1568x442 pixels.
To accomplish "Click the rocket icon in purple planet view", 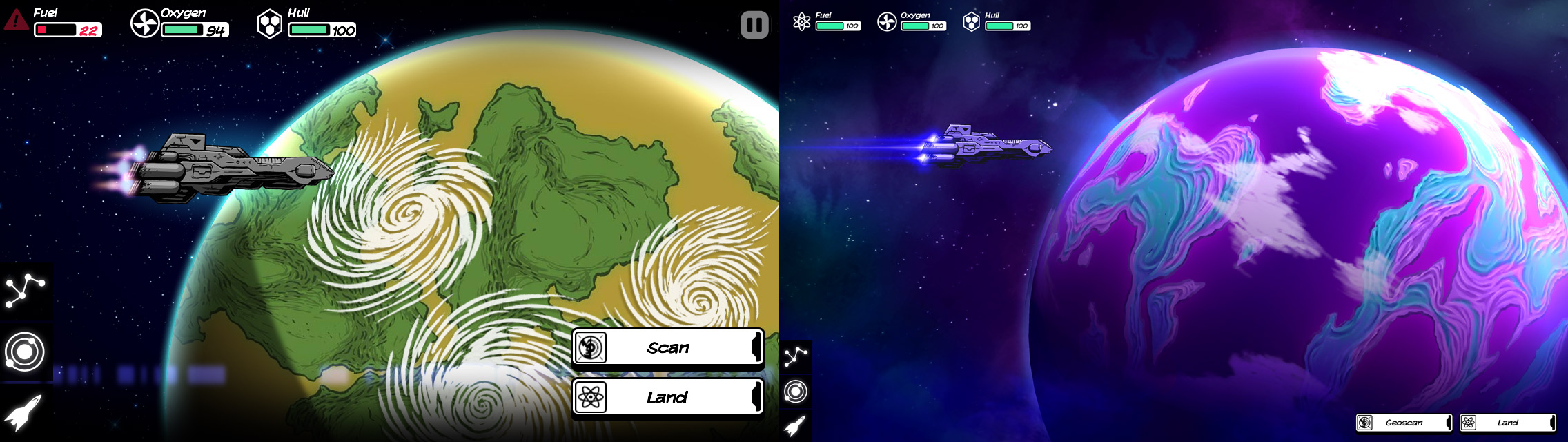I will coord(795,426).
